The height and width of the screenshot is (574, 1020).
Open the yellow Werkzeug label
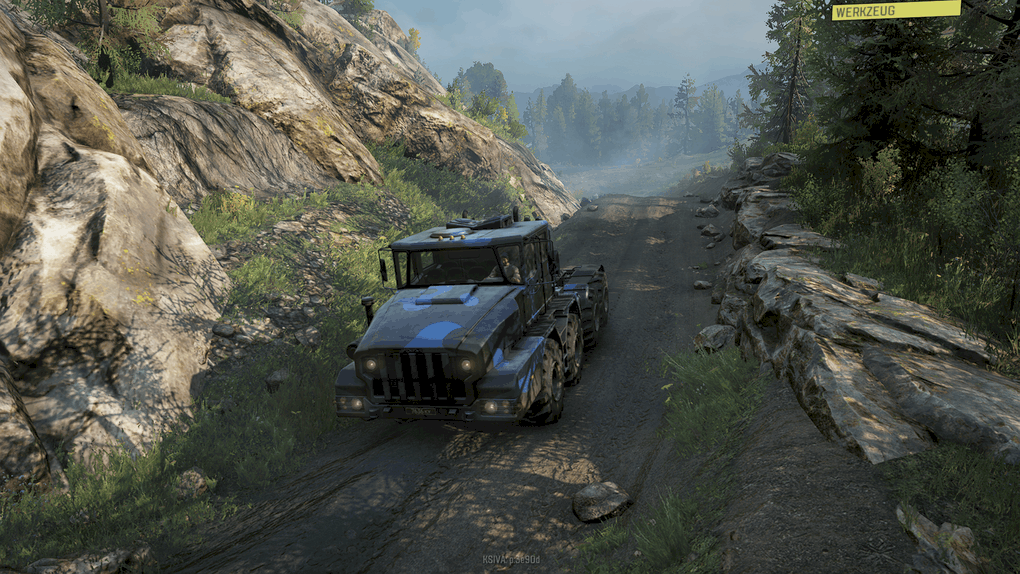[895, 10]
